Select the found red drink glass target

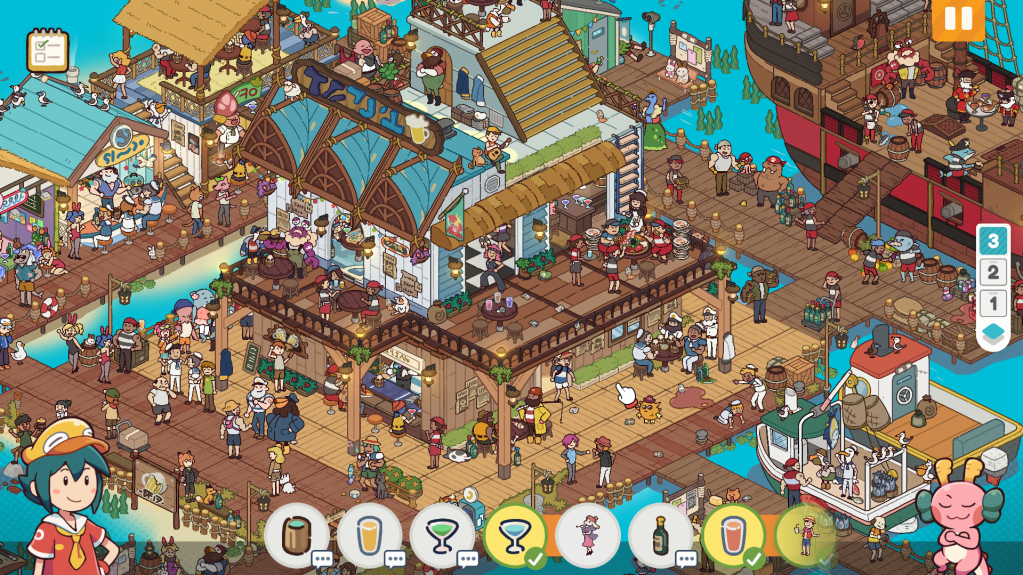[733, 535]
